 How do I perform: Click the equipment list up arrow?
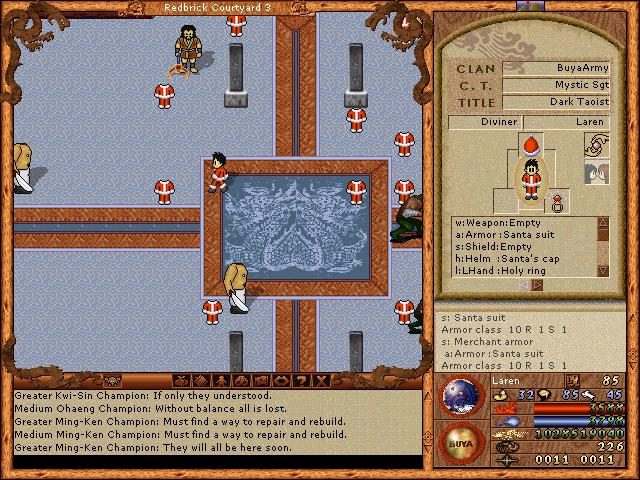tap(603, 222)
